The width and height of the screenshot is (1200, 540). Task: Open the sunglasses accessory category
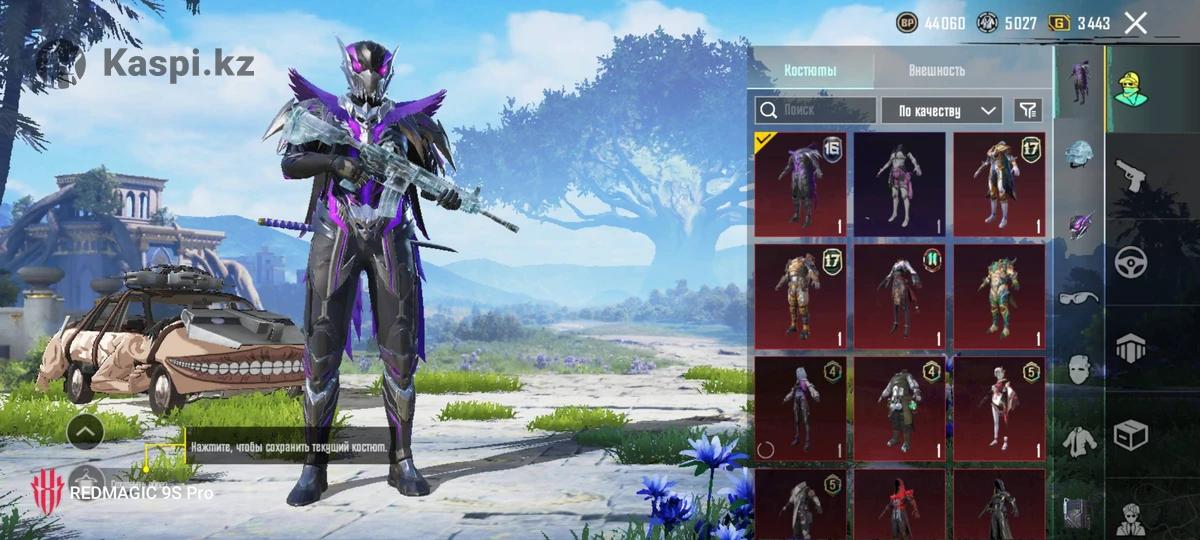coord(1078,297)
